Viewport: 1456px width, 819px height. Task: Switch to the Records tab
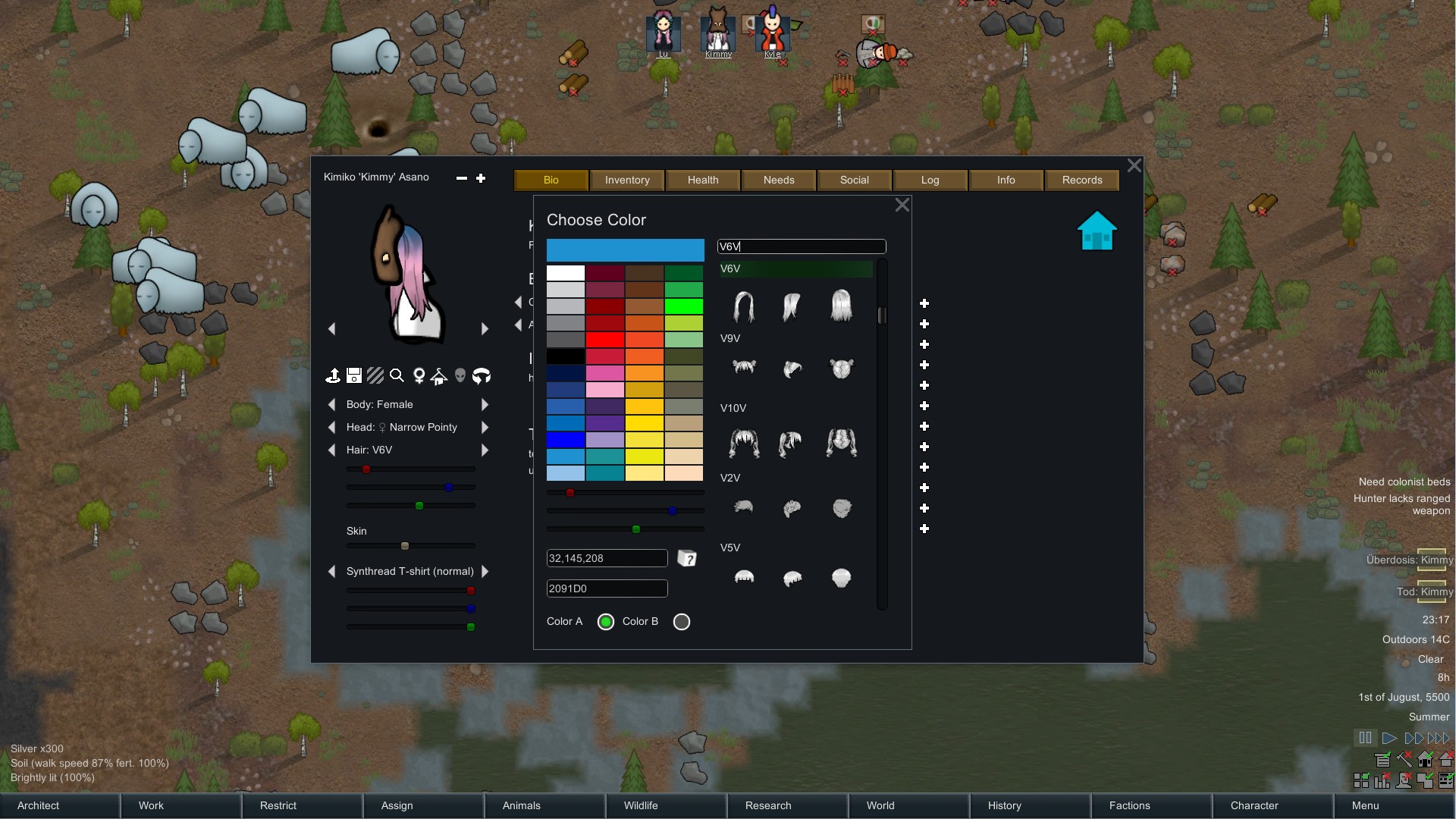click(1082, 180)
